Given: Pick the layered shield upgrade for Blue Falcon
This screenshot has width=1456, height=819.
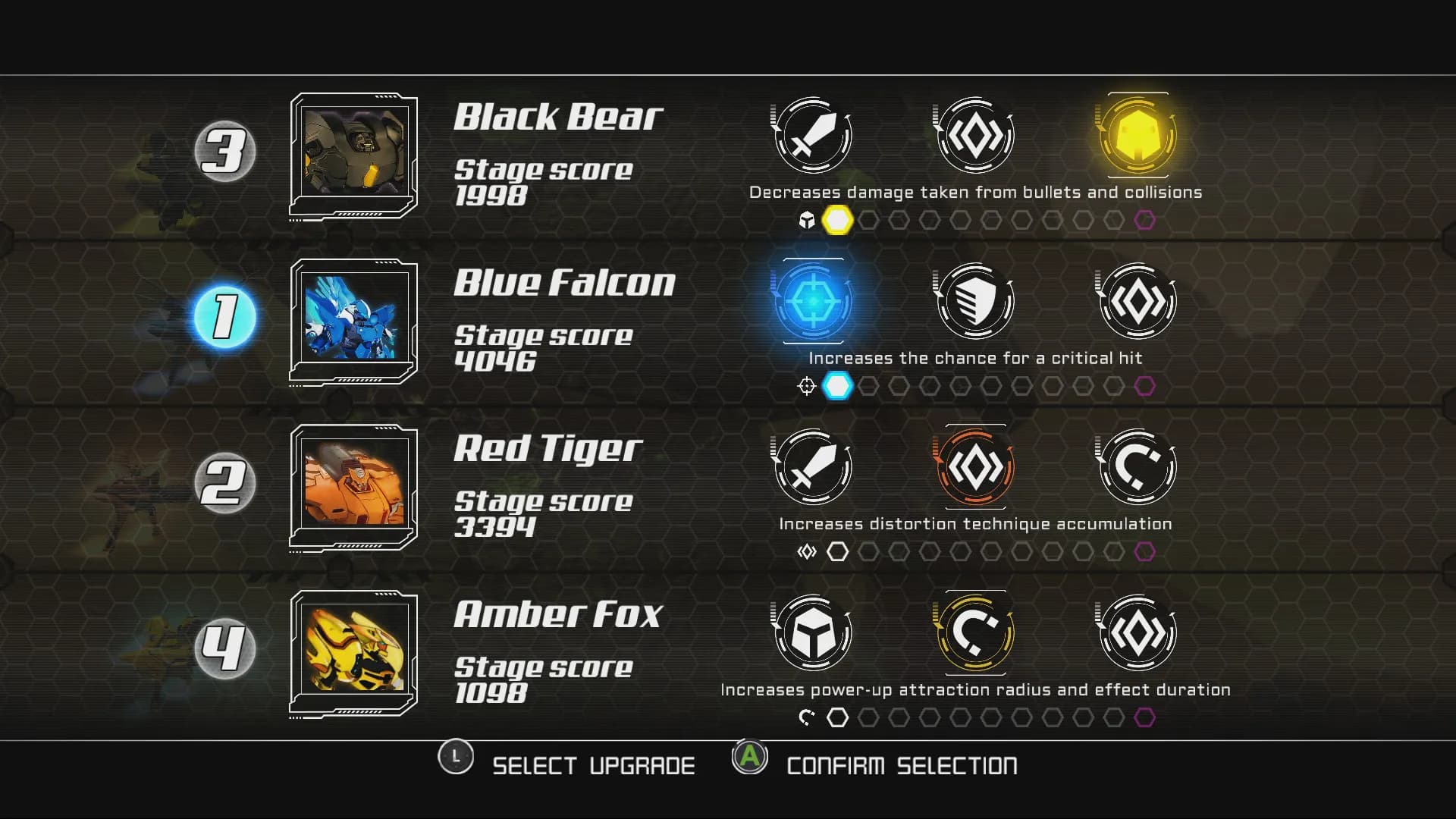Looking at the screenshot, I should pyautogui.click(x=974, y=302).
